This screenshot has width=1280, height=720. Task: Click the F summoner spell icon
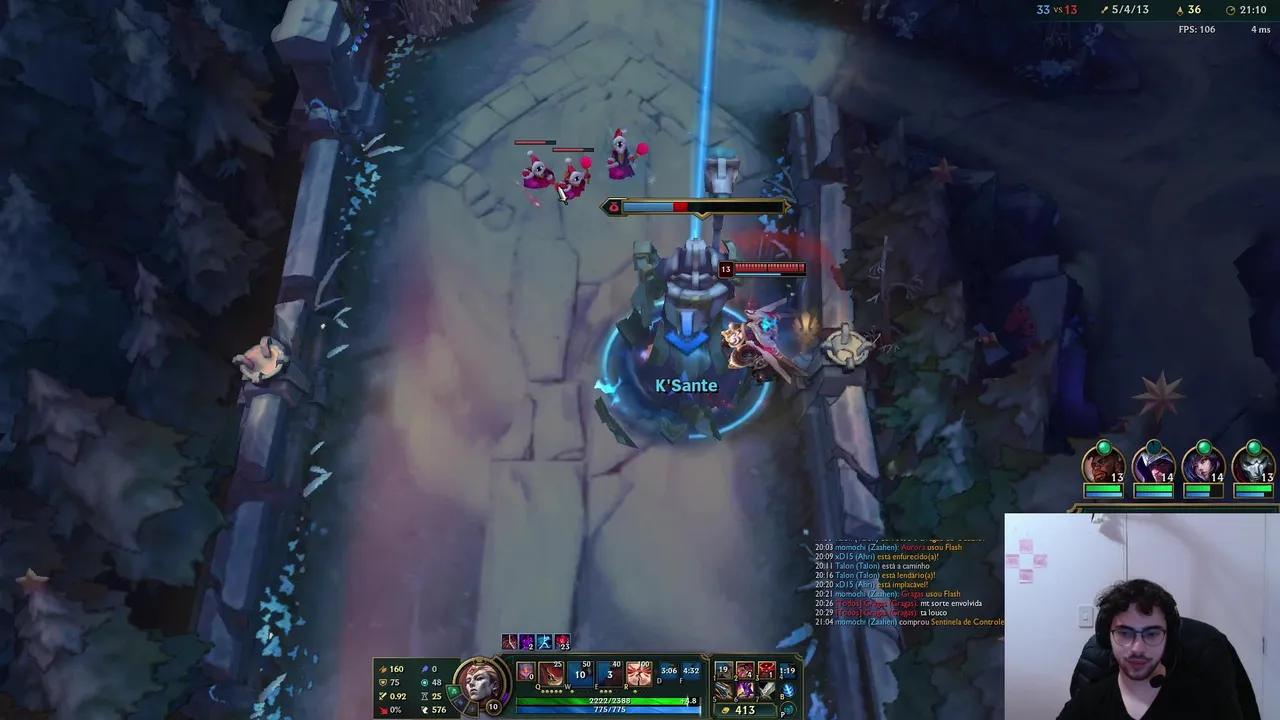tap(690, 671)
